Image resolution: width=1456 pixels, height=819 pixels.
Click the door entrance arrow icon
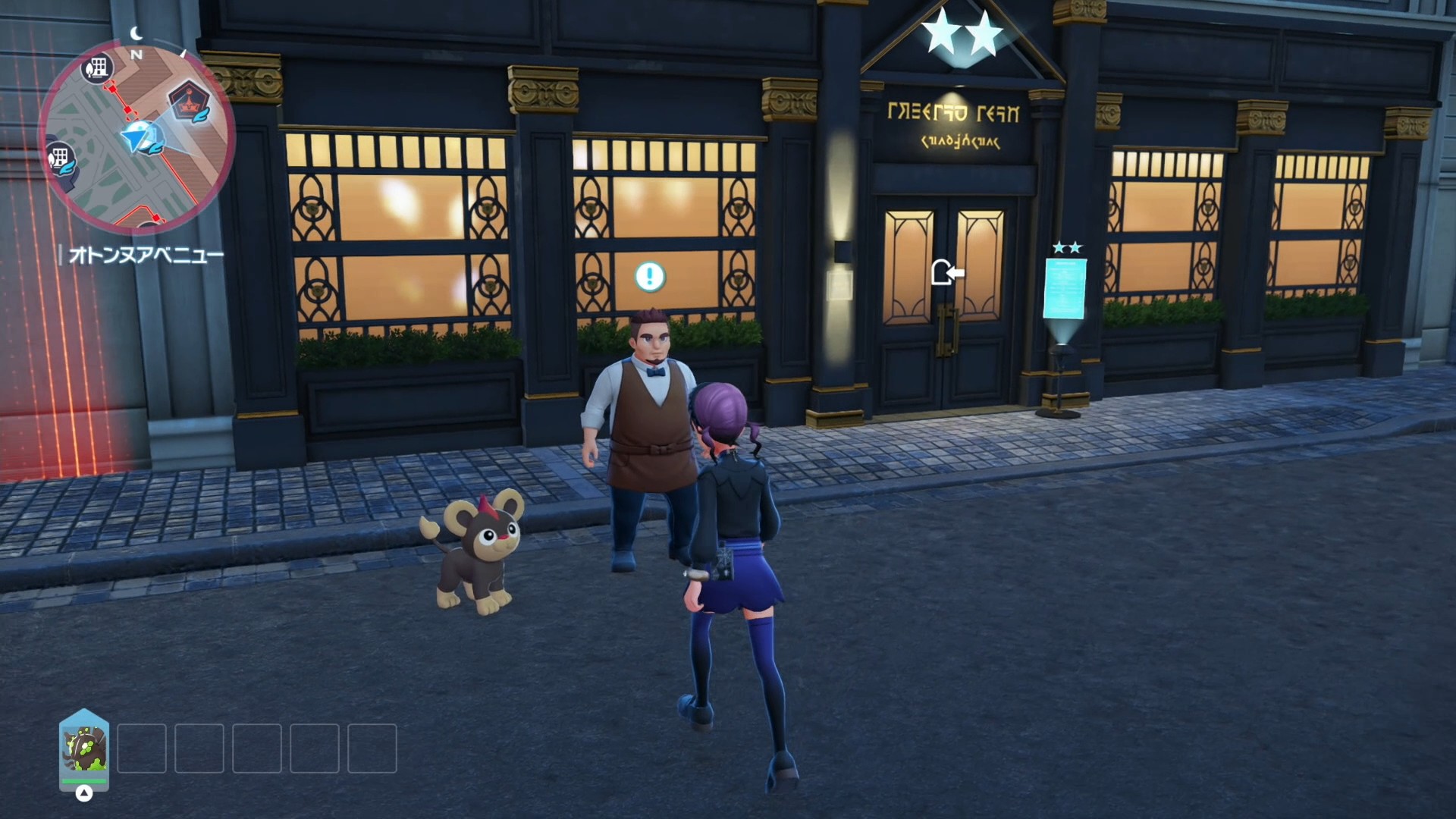946,272
